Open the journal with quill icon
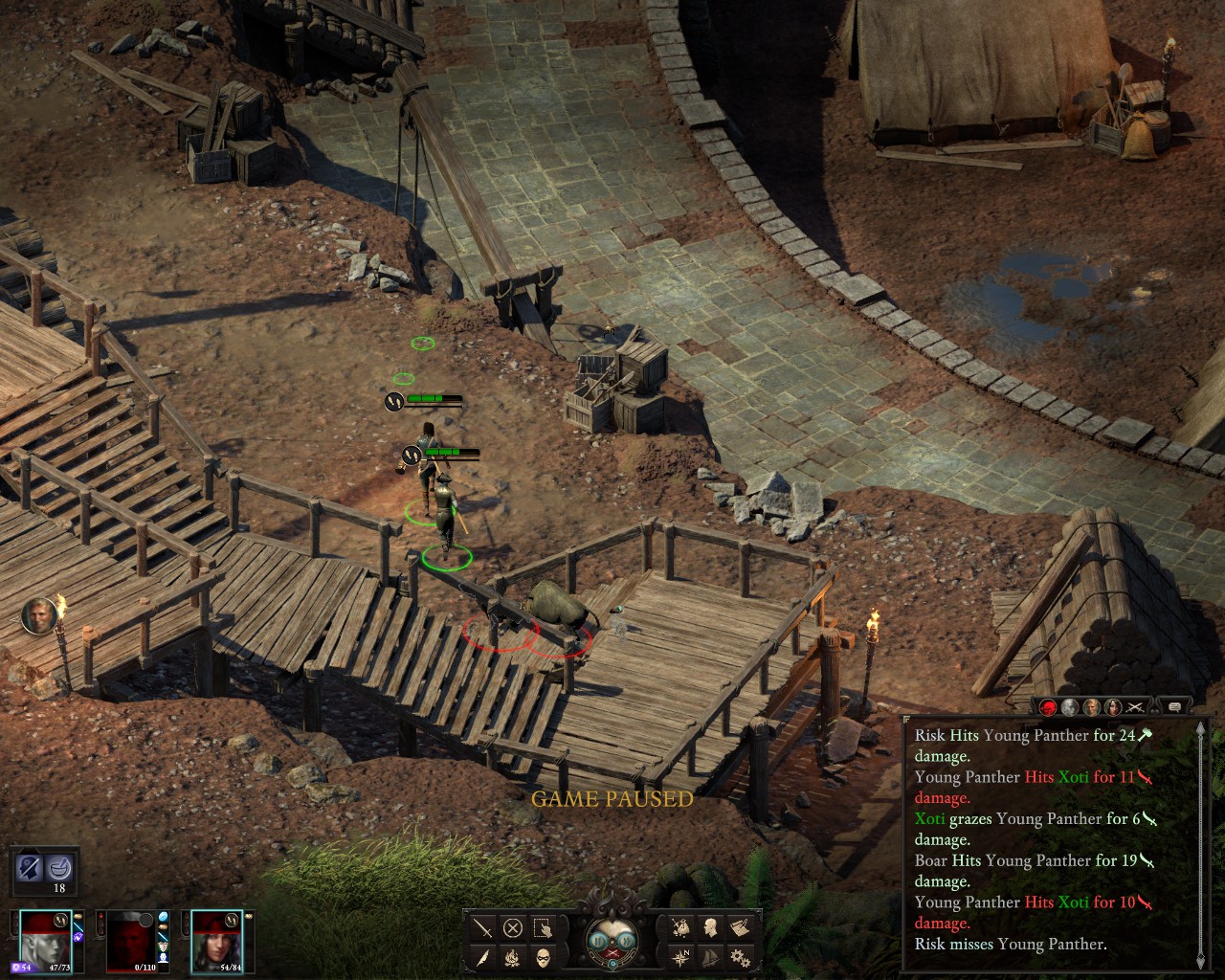Viewport: 1225px width, 980px height. coord(740,927)
